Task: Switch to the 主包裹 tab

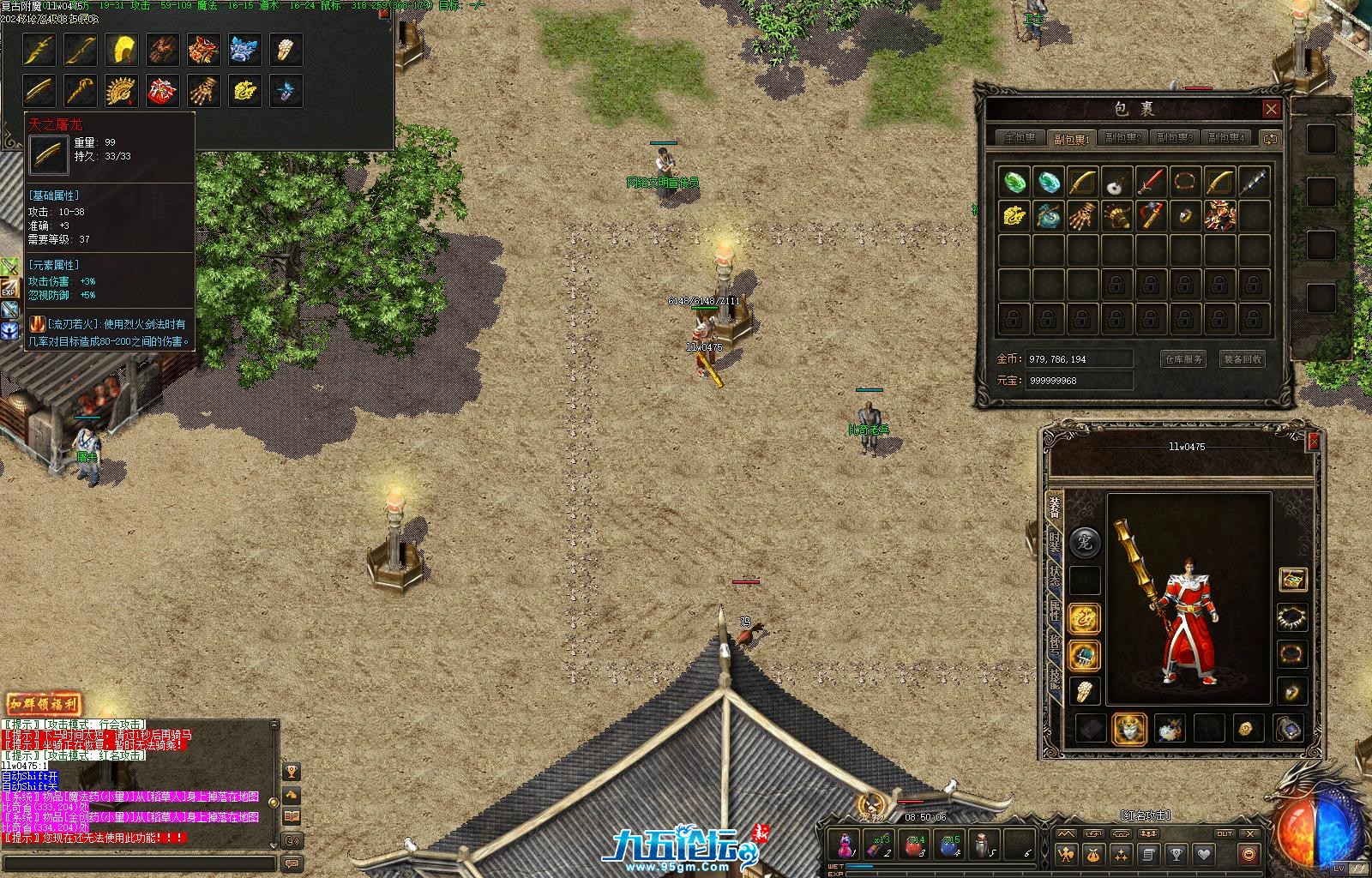Action: (1020, 138)
